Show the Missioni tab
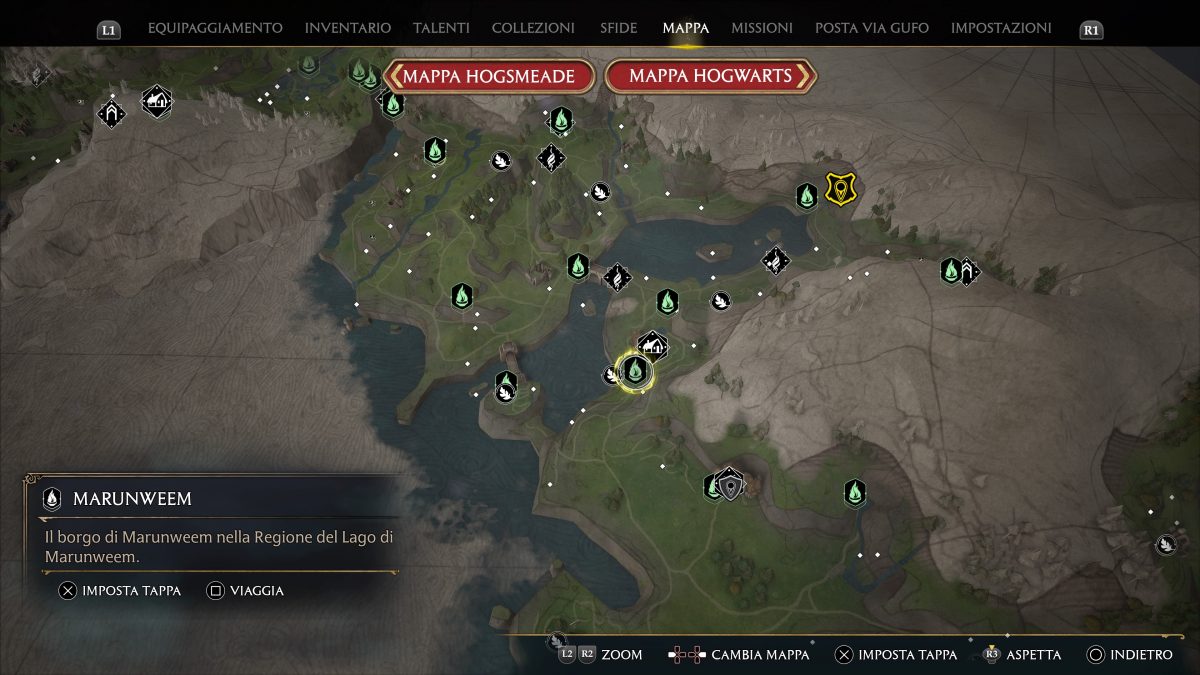Viewport: 1200px width, 675px height. tap(762, 28)
